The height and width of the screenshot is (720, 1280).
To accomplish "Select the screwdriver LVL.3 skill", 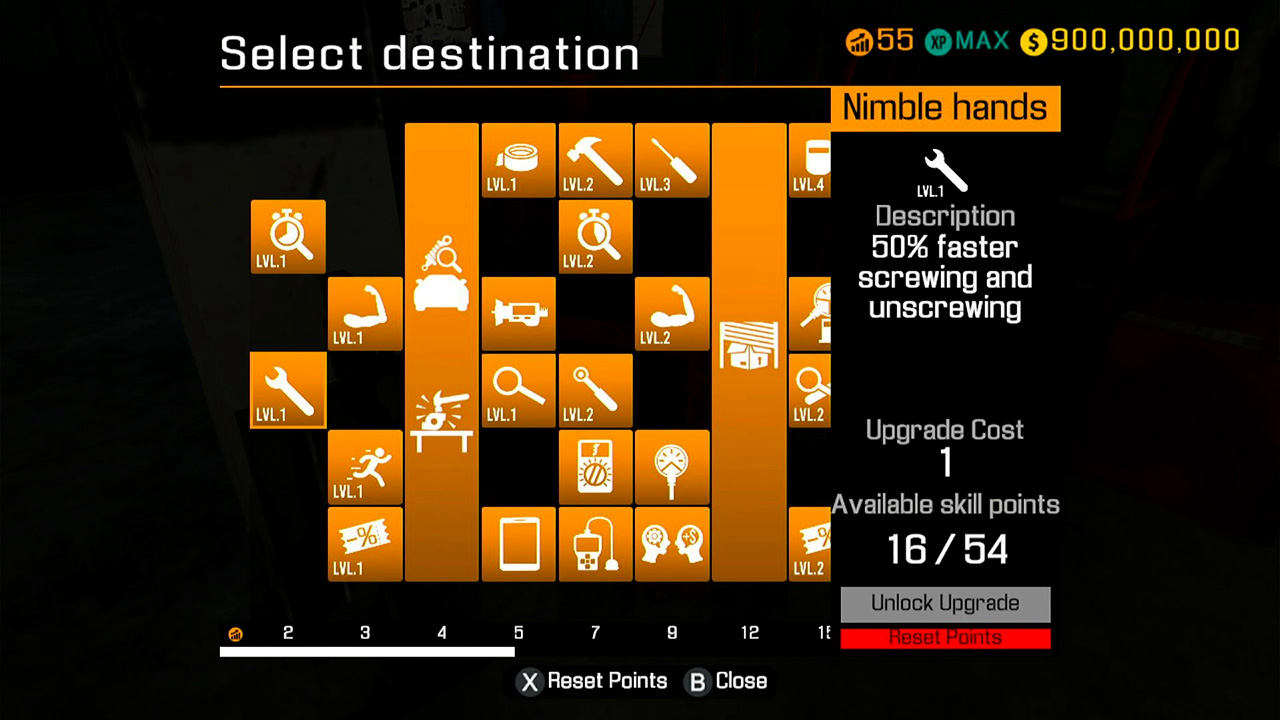I will tap(672, 160).
